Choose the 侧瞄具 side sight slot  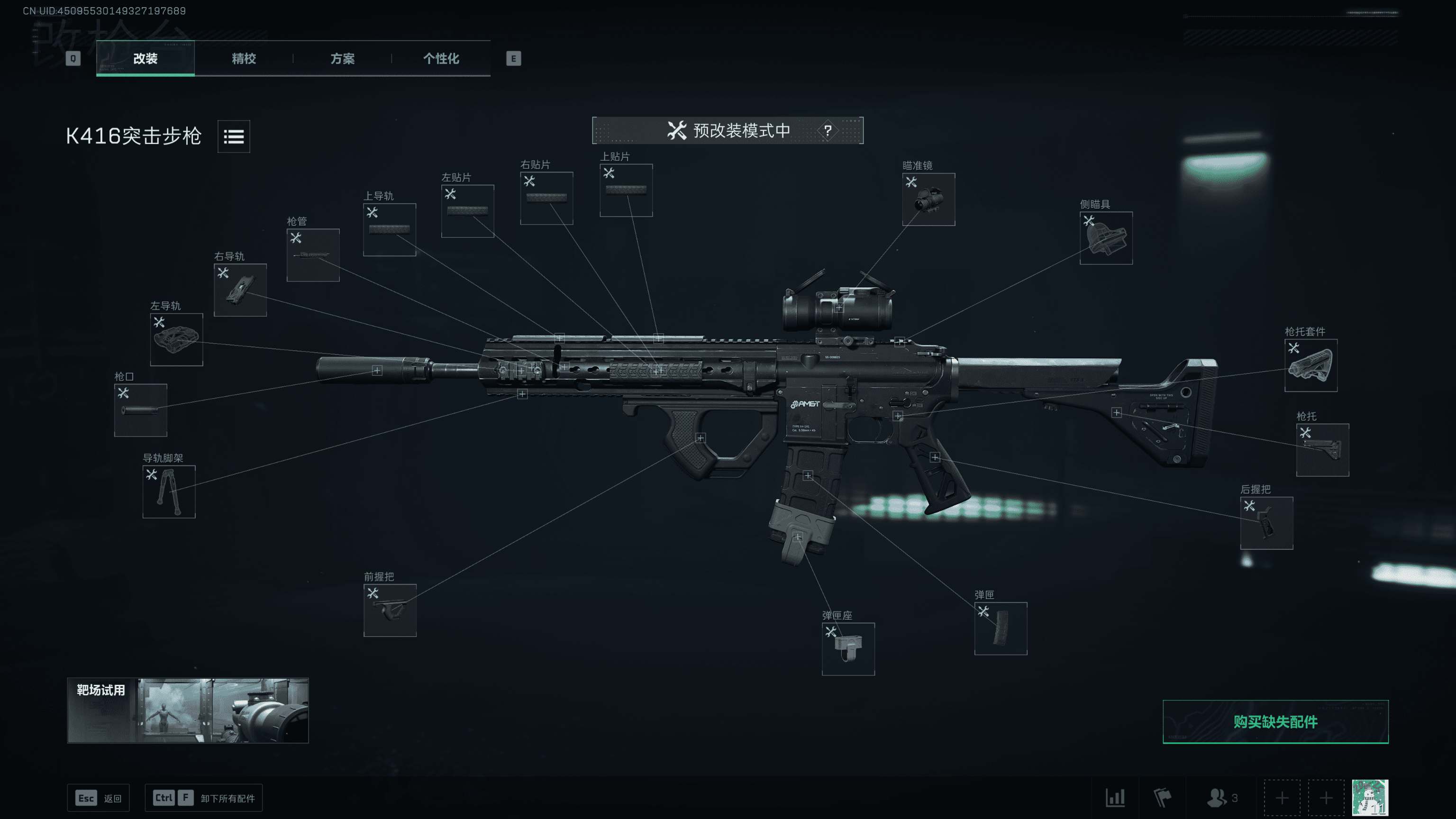1106,238
